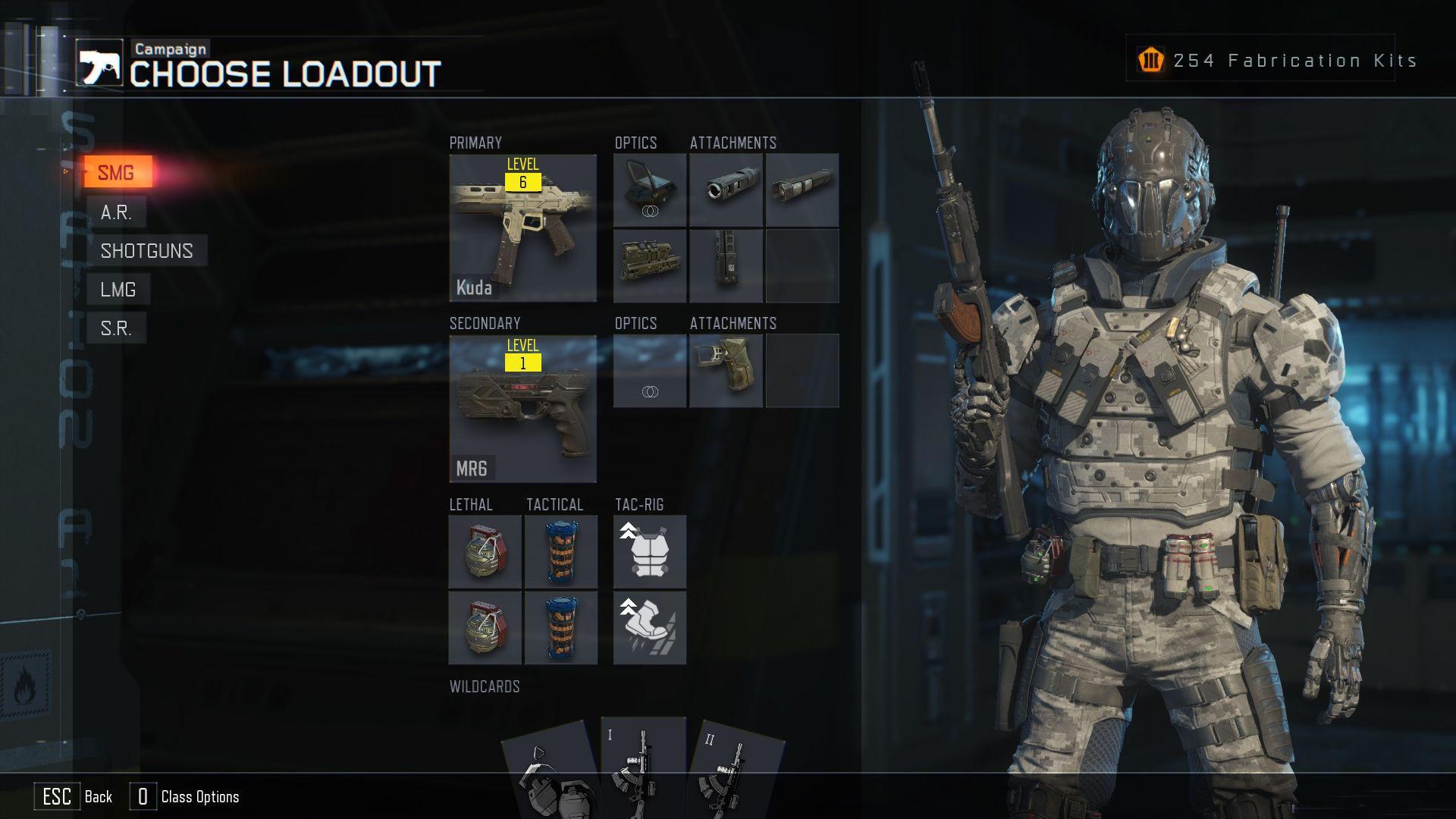1456x819 pixels.
Task: Choose the SHOTGUNS category
Action: 146,251
